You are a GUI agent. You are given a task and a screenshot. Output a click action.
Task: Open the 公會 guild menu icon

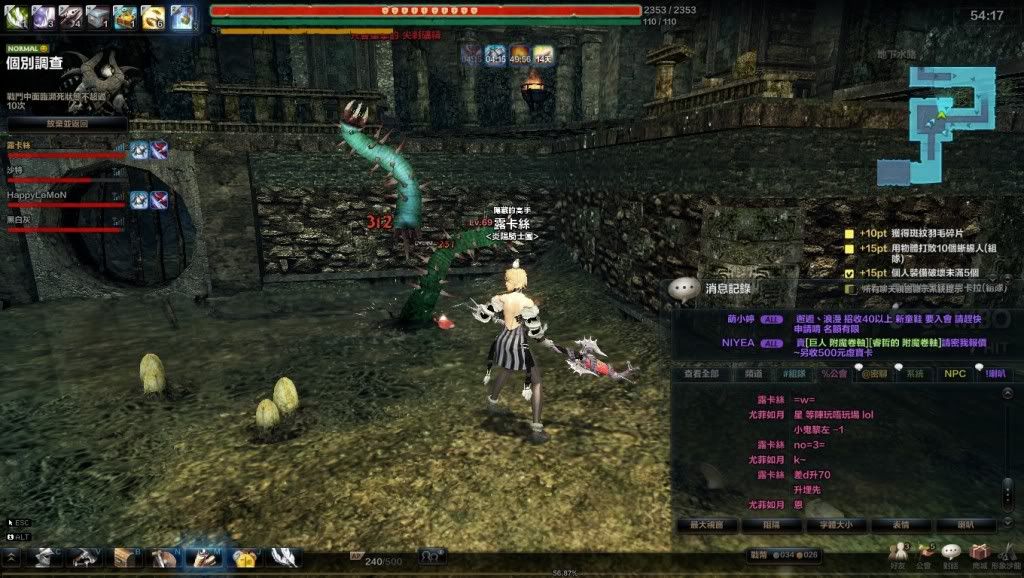[925, 553]
